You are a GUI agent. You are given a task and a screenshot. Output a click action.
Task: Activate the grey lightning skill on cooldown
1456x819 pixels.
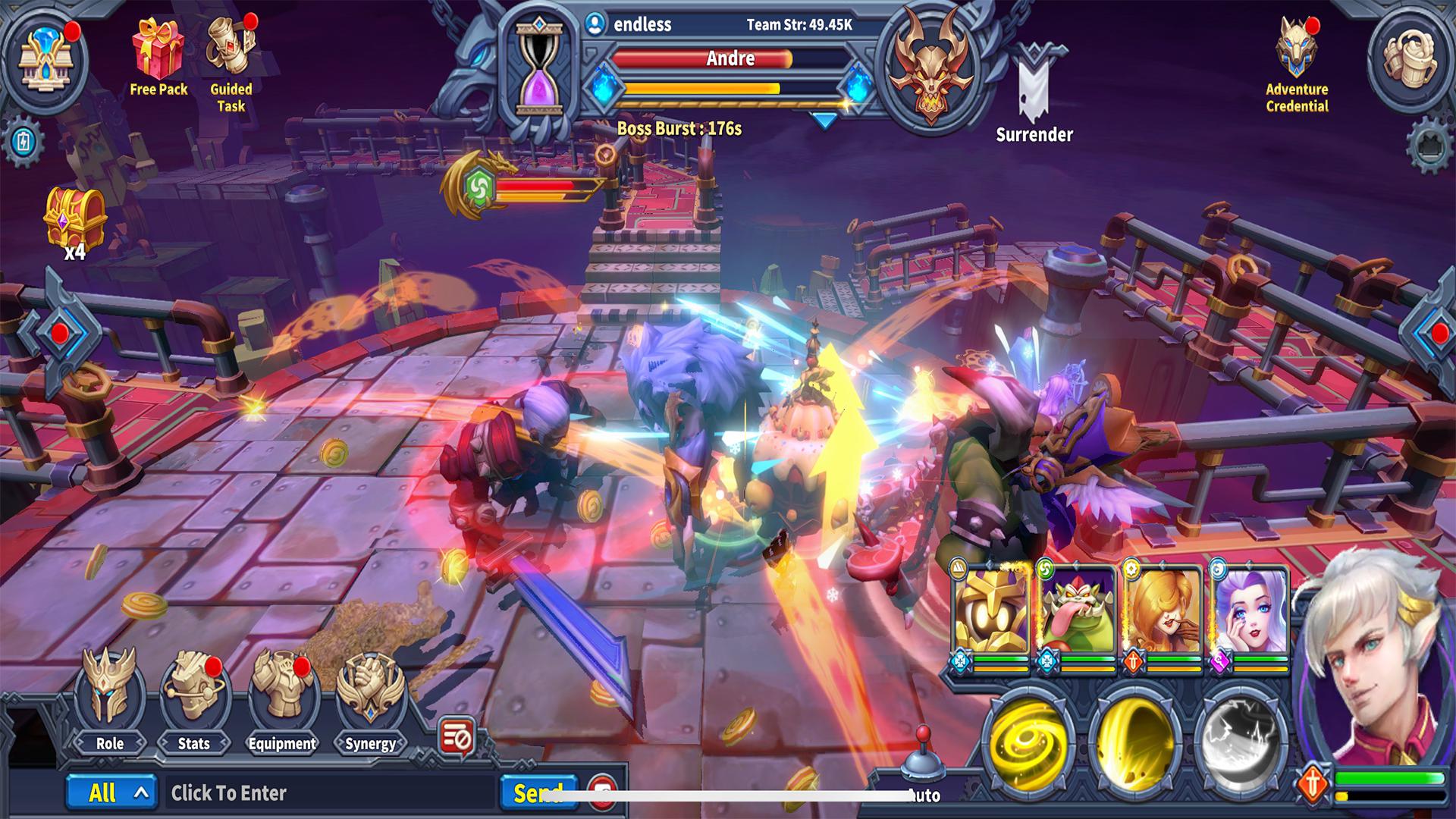(x=1241, y=740)
